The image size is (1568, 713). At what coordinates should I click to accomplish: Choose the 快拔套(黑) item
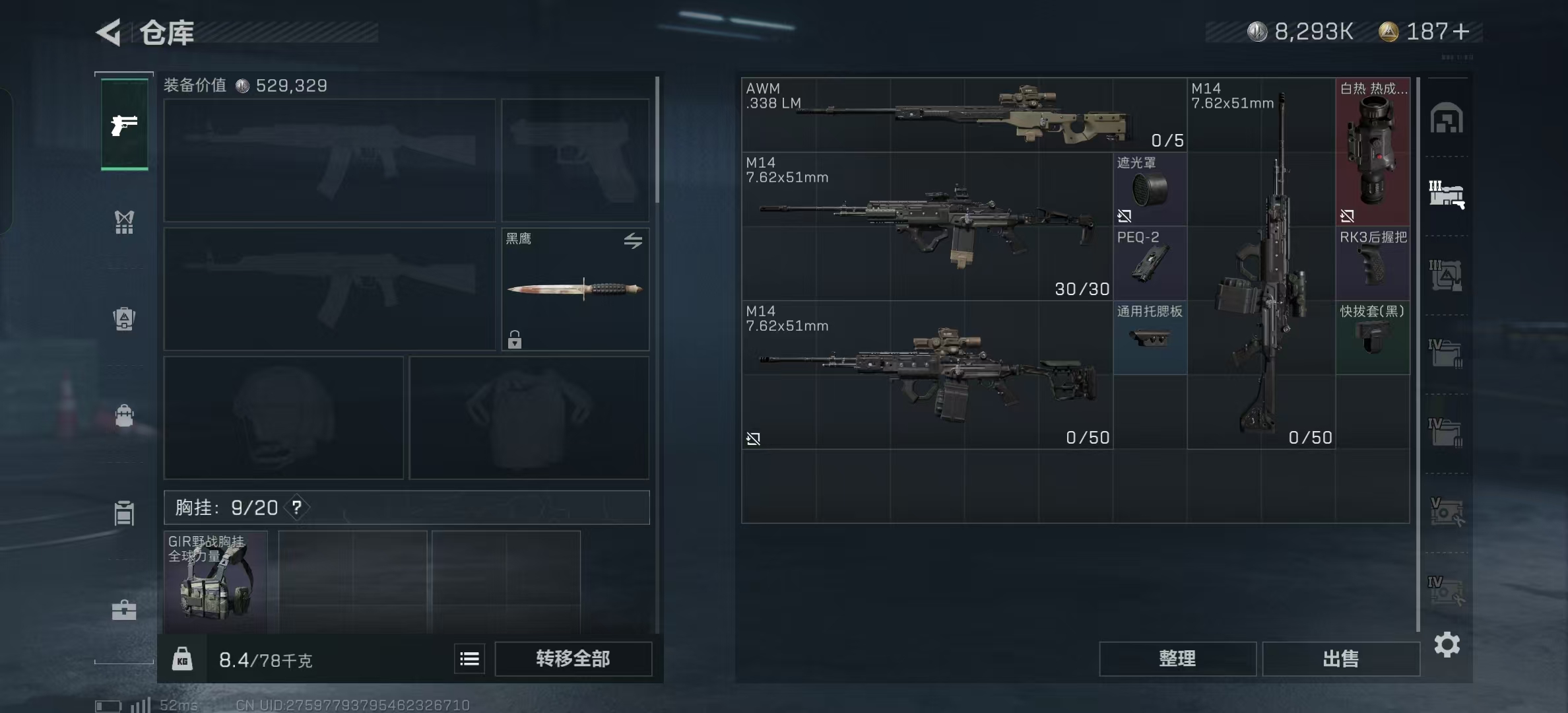click(1373, 337)
